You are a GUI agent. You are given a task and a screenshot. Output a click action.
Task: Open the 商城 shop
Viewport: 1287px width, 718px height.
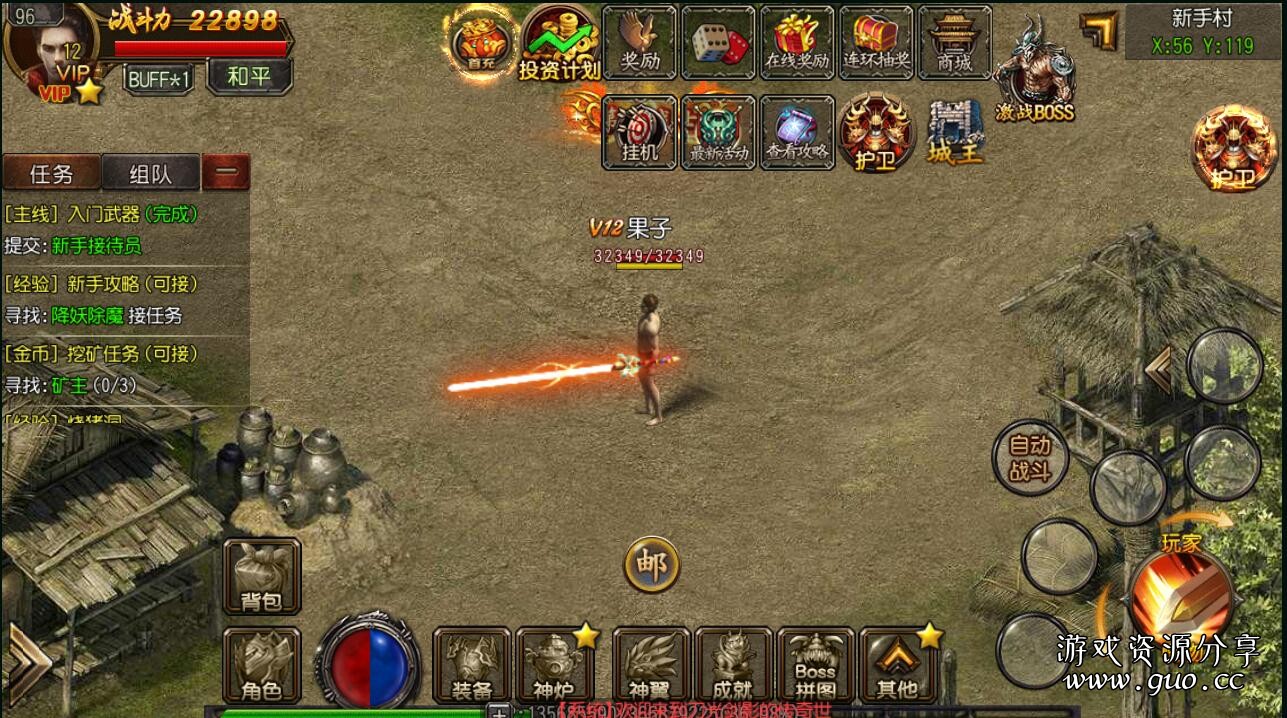(x=954, y=42)
